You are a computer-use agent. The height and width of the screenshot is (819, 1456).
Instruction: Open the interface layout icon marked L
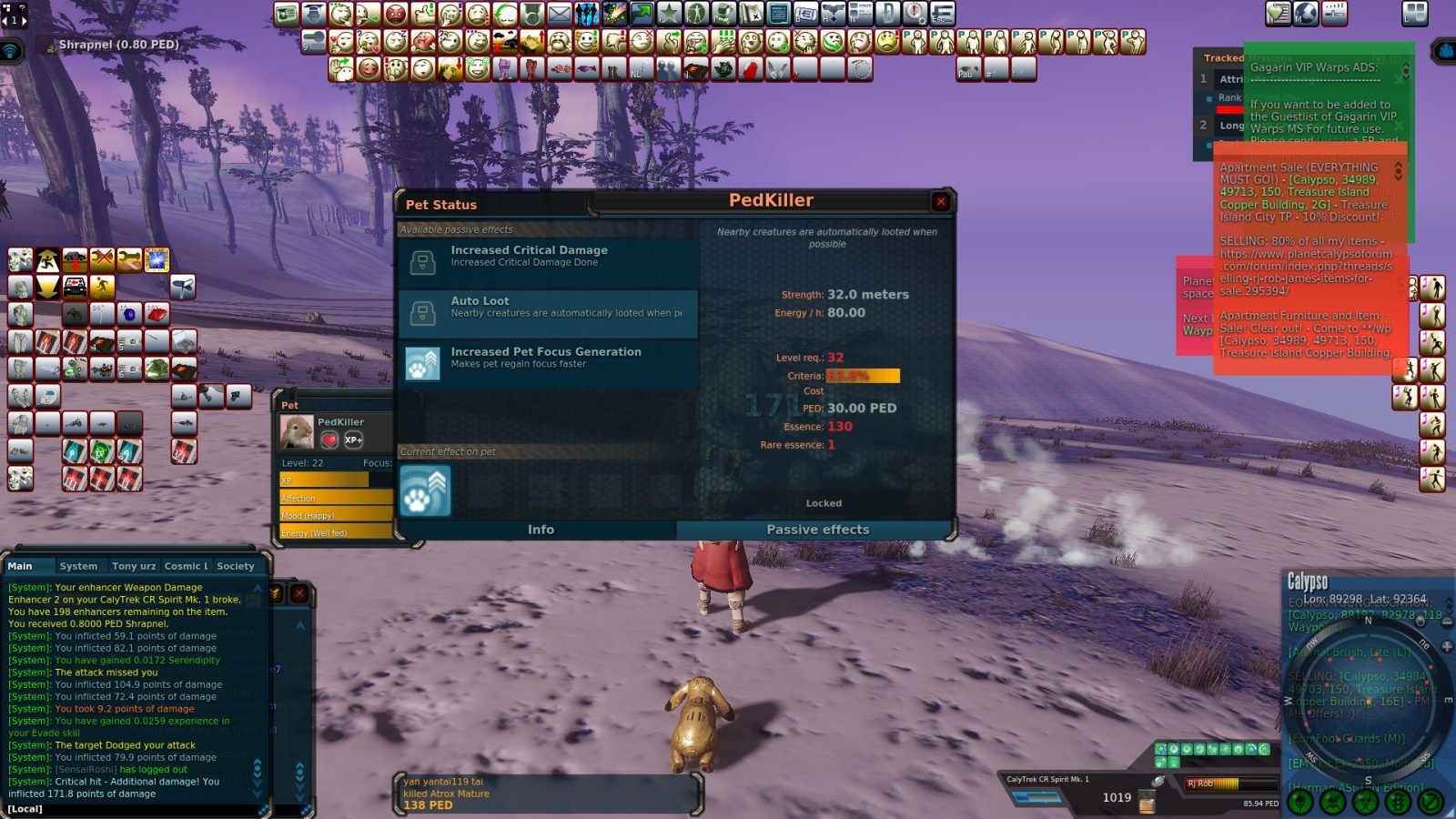pos(1415,13)
